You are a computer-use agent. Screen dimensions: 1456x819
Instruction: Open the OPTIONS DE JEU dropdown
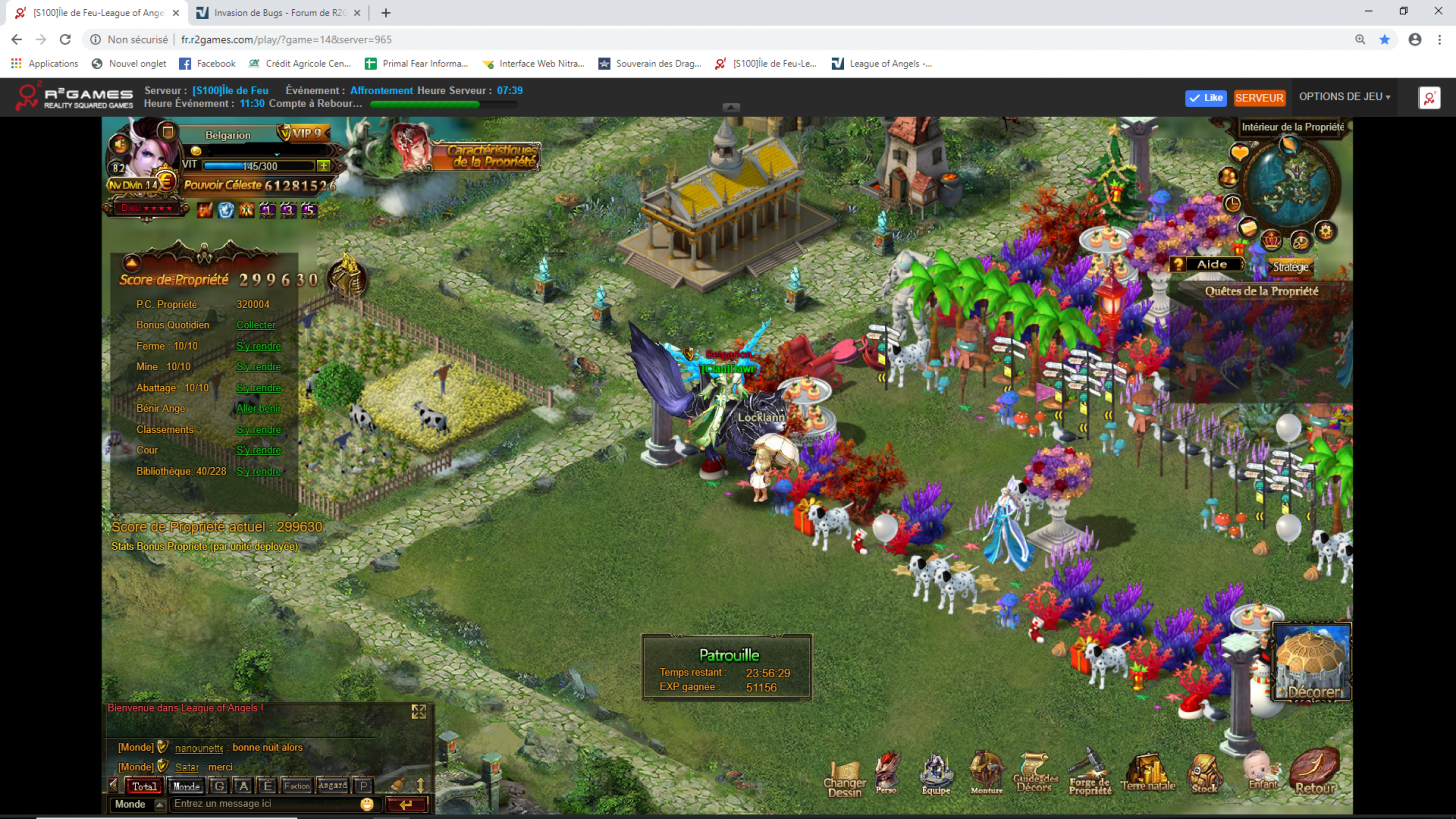[1344, 97]
